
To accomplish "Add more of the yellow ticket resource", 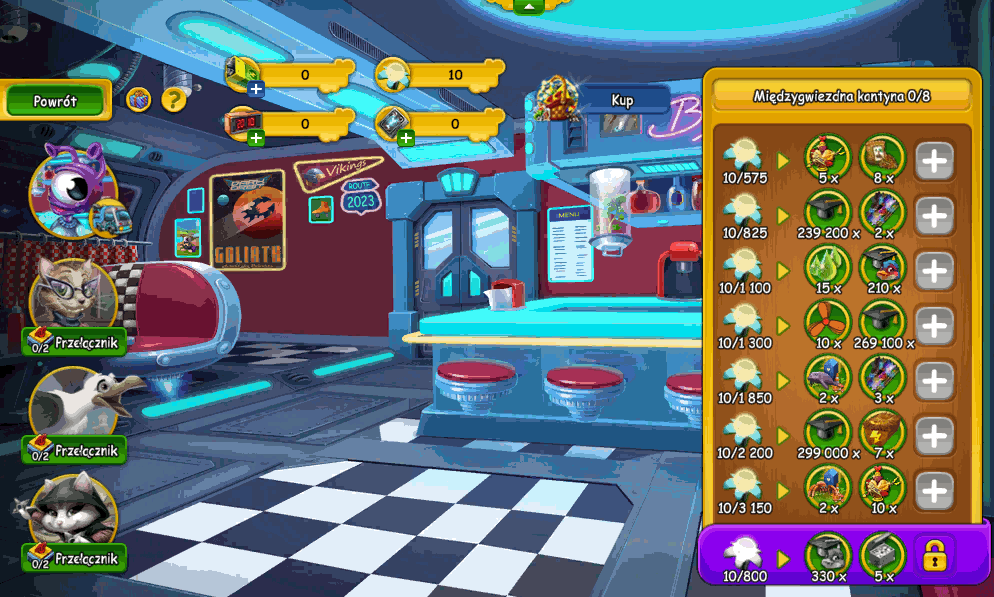I will (x=256, y=89).
